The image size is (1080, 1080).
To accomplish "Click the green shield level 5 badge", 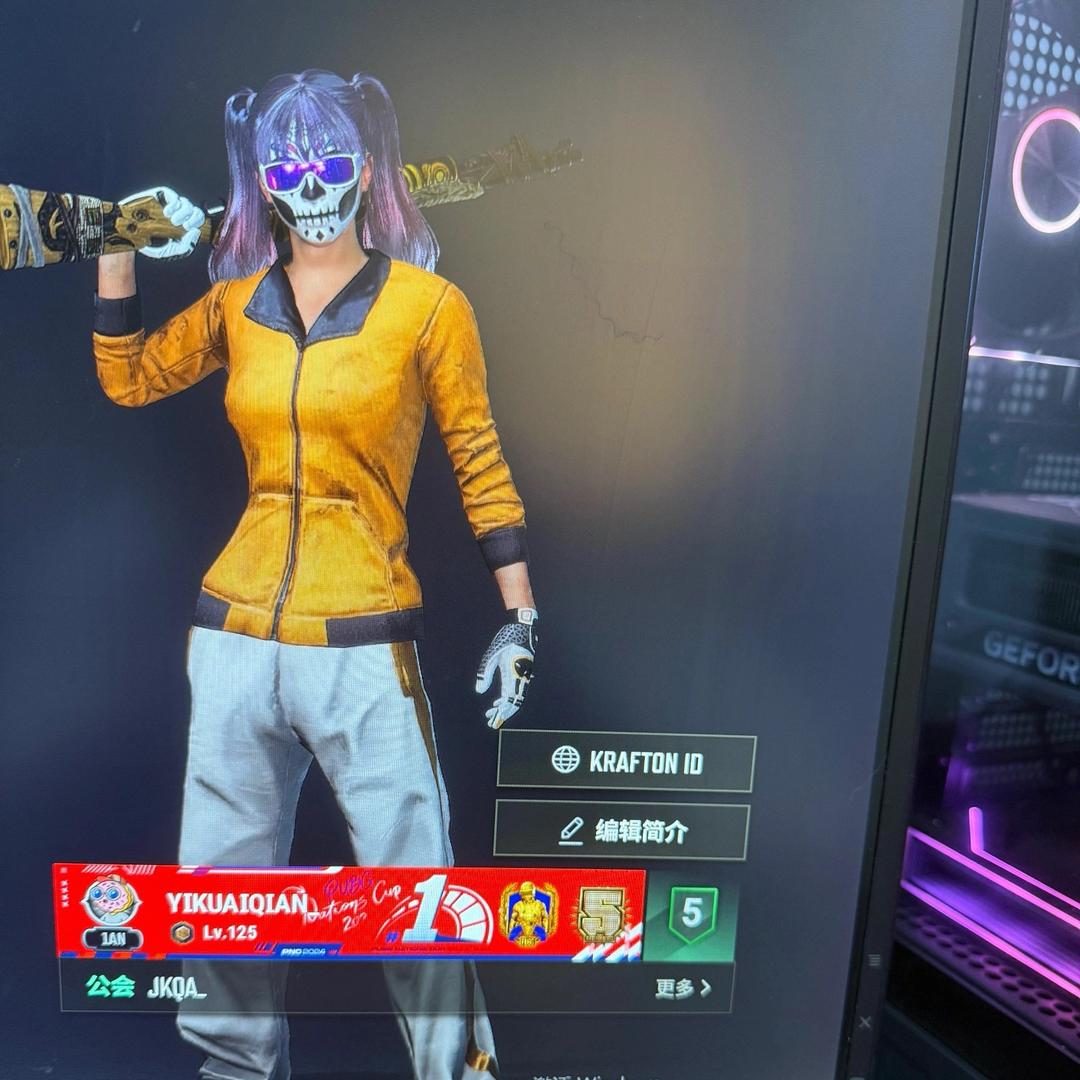I will [692, 914].
